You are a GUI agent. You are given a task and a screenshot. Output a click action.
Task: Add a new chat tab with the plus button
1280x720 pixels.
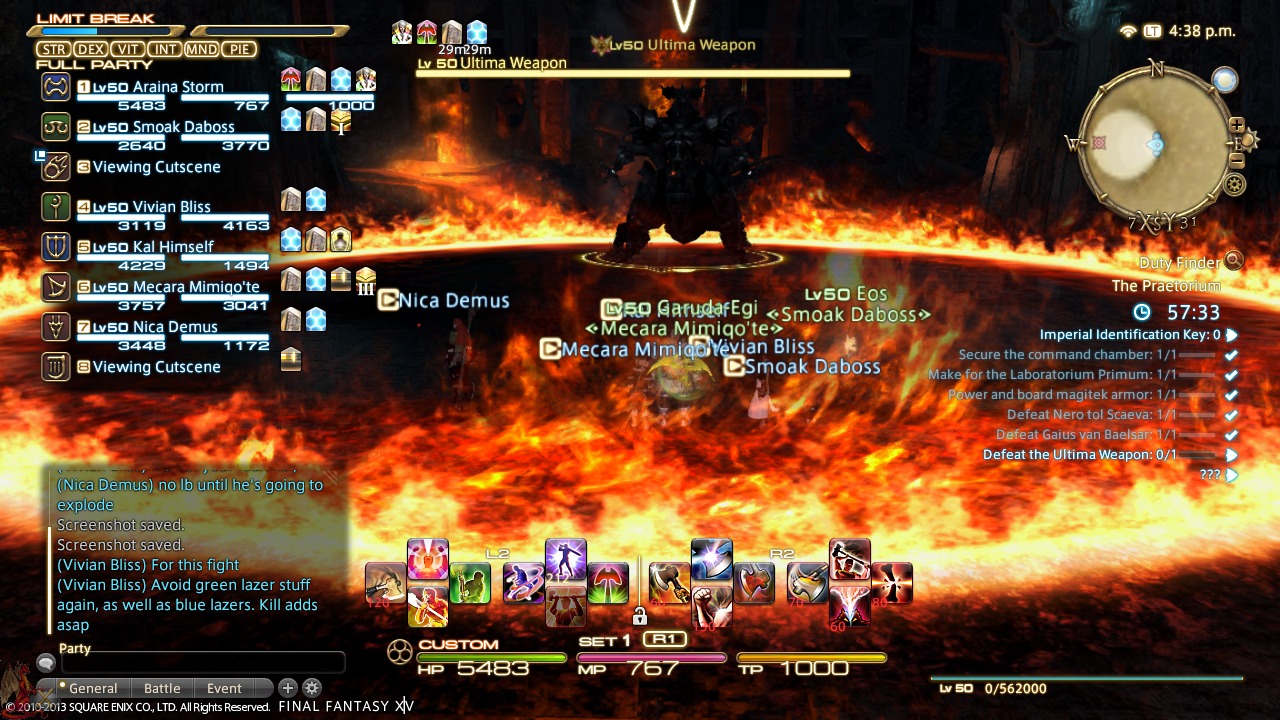[x=288, y=688]
